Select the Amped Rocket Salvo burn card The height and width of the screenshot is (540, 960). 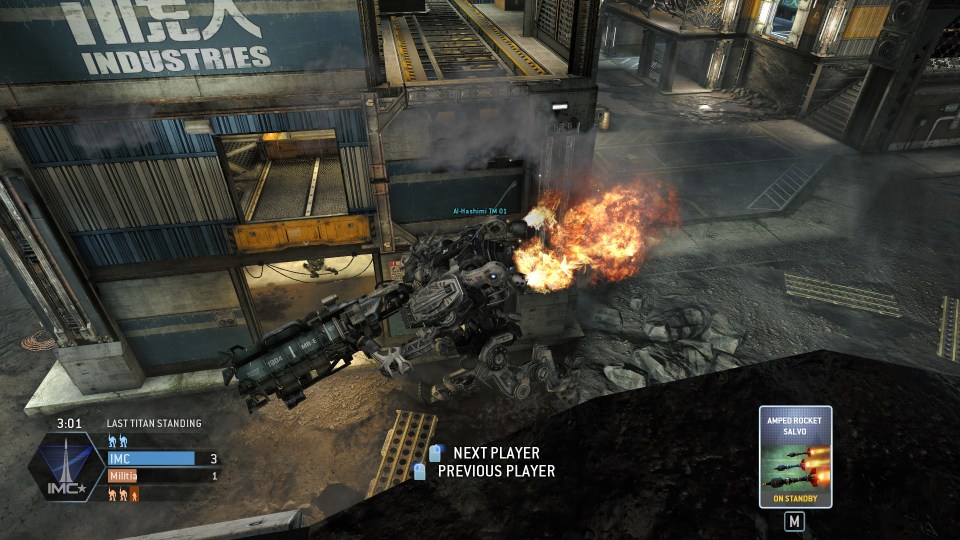pyautogui.click(x=795, y=456)
